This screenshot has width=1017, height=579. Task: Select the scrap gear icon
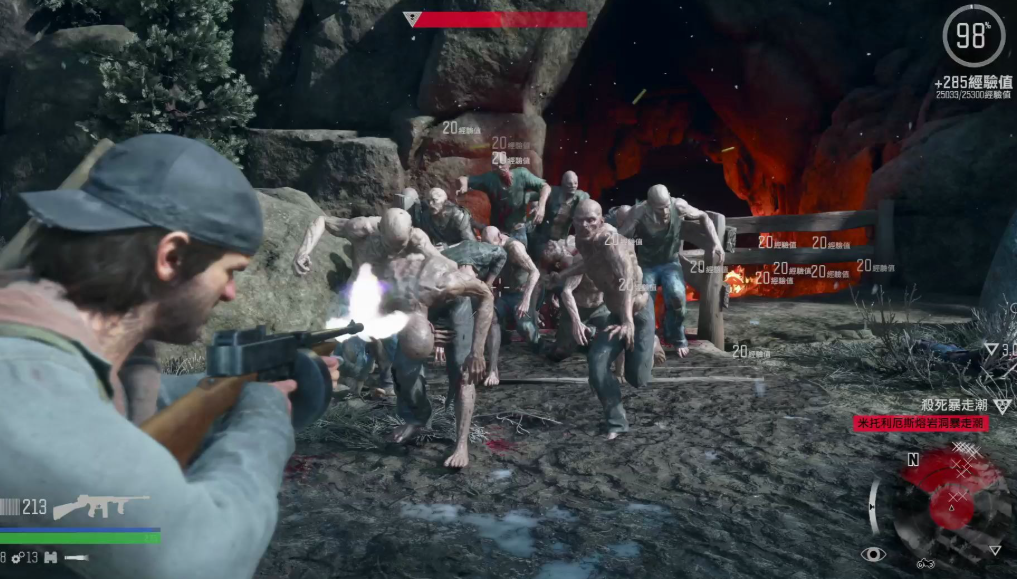coord(18,557)
